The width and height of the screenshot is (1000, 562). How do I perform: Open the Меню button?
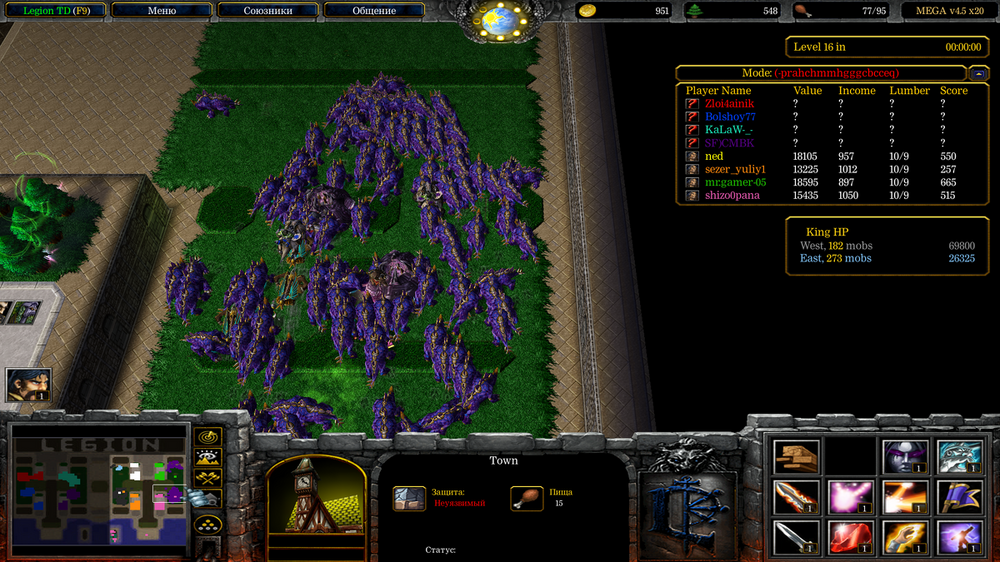[x=162, y=11]
